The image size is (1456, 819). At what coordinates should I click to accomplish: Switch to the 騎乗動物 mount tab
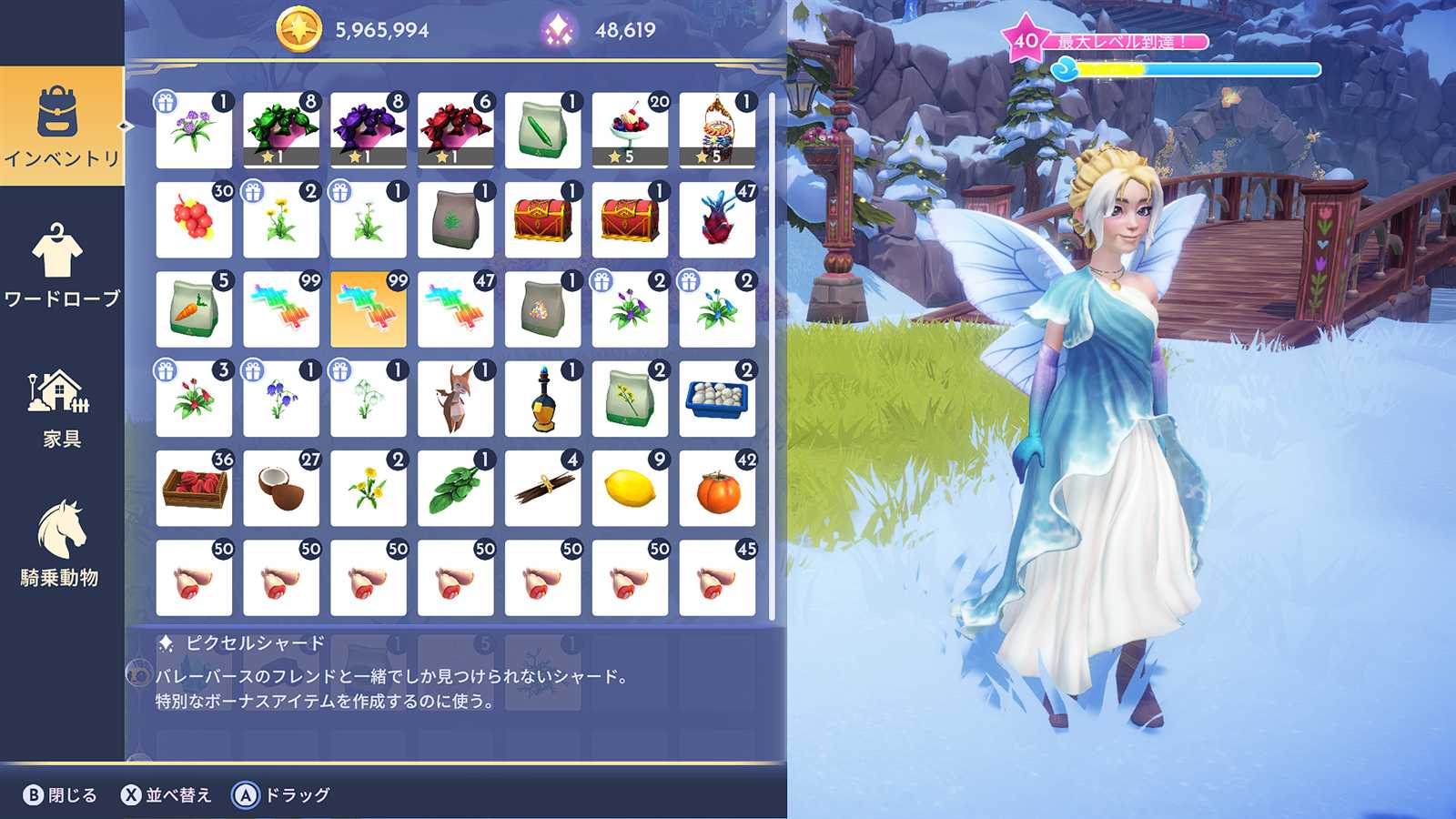[62, 543]
